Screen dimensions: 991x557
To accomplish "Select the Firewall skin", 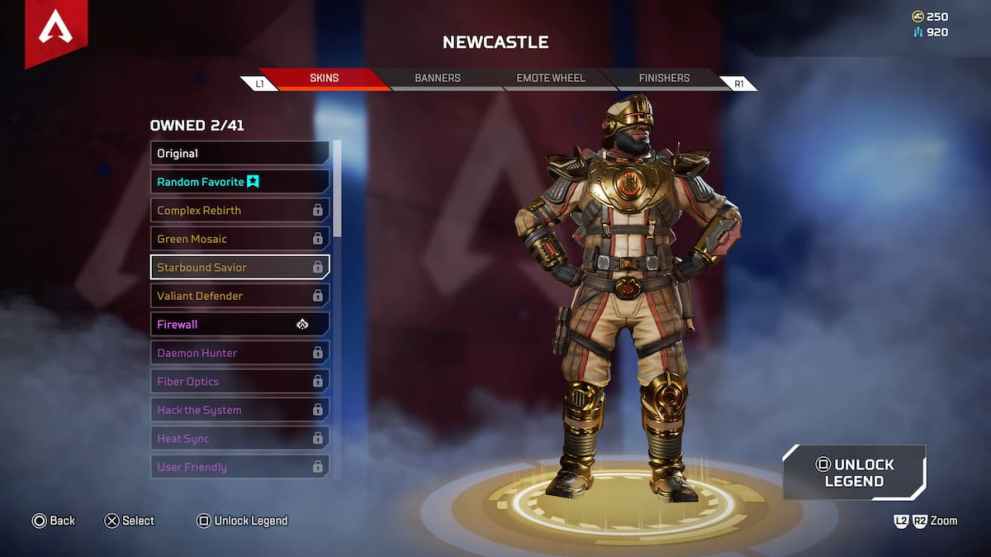I will click(240, 325).
